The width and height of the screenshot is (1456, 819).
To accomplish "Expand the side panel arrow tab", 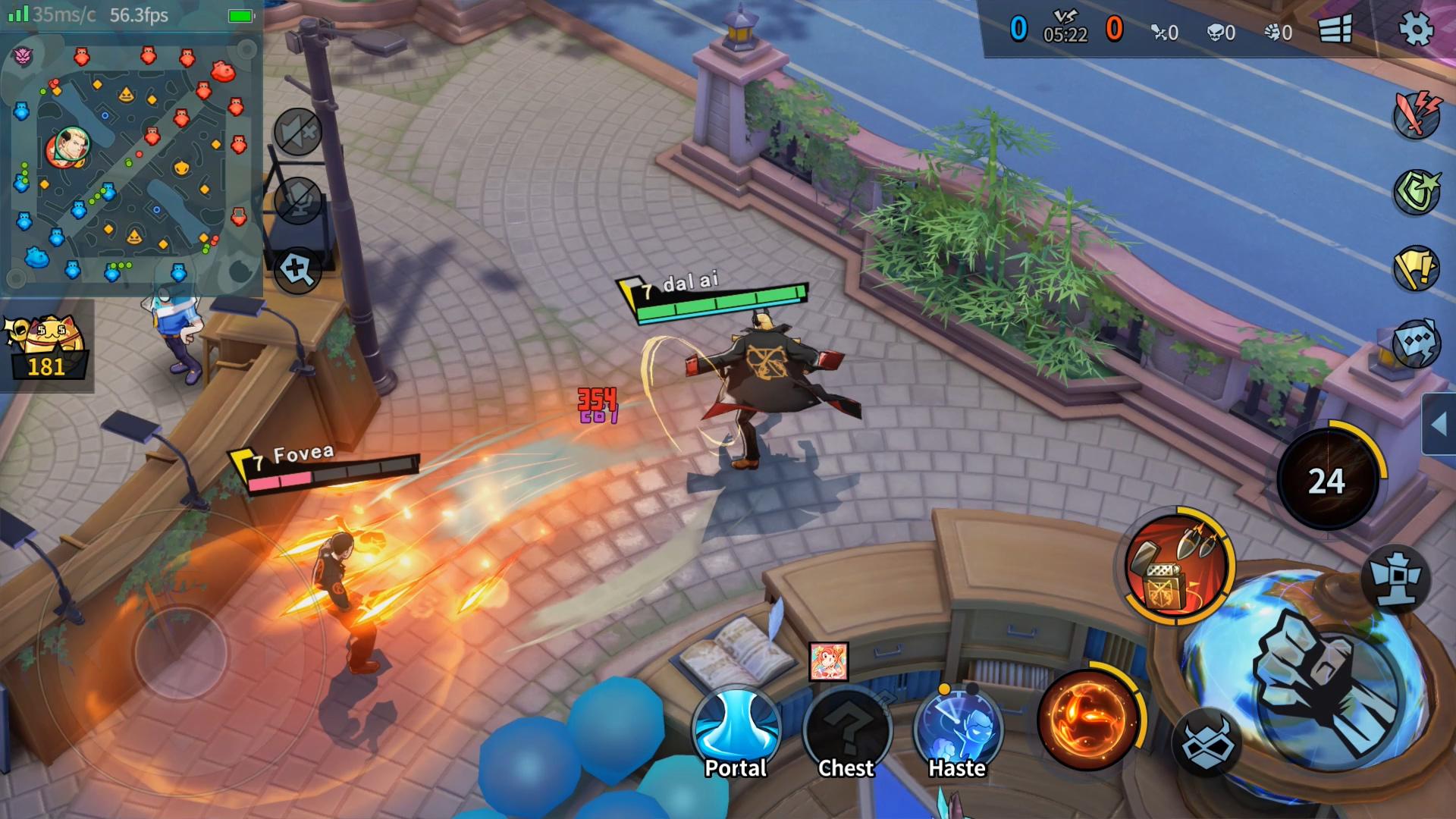I will [x=1439, y=425].
